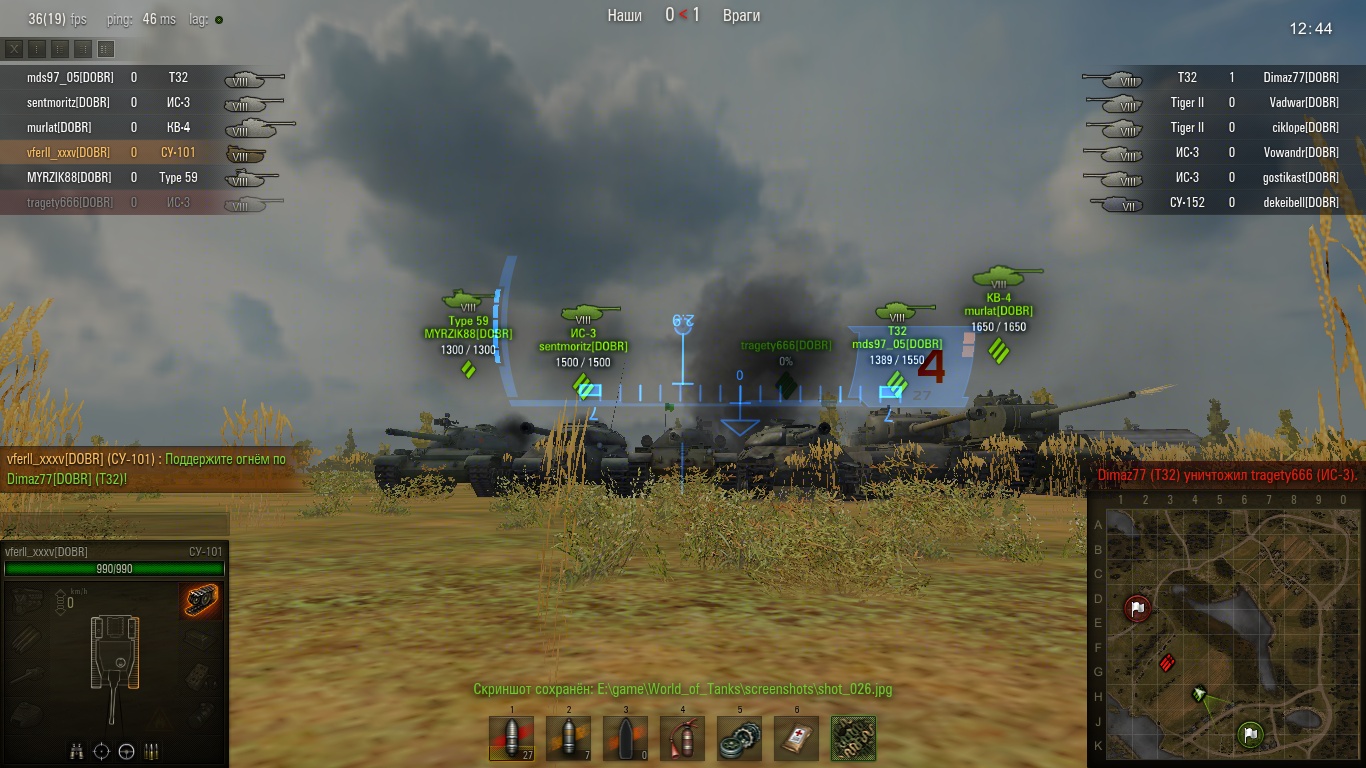The height and width of the screenshot is (768, 1366).
Task: Click the binoculars crew icon in damage panel
Action: (77, 751)
